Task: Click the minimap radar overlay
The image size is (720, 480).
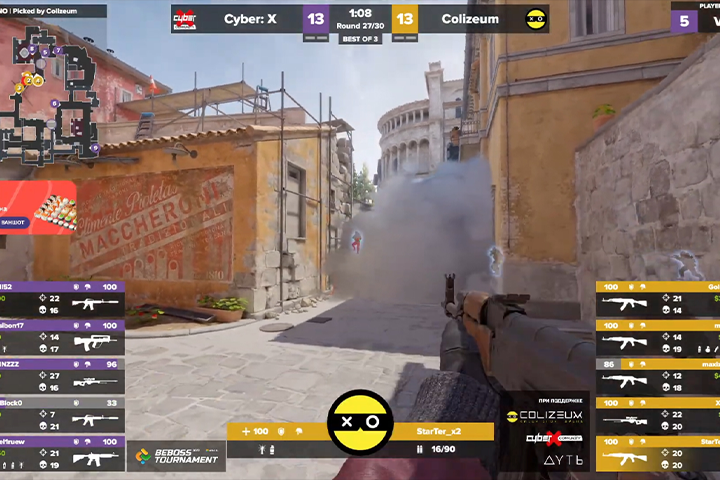Action: pyautogui.click(x=48, y=88)
